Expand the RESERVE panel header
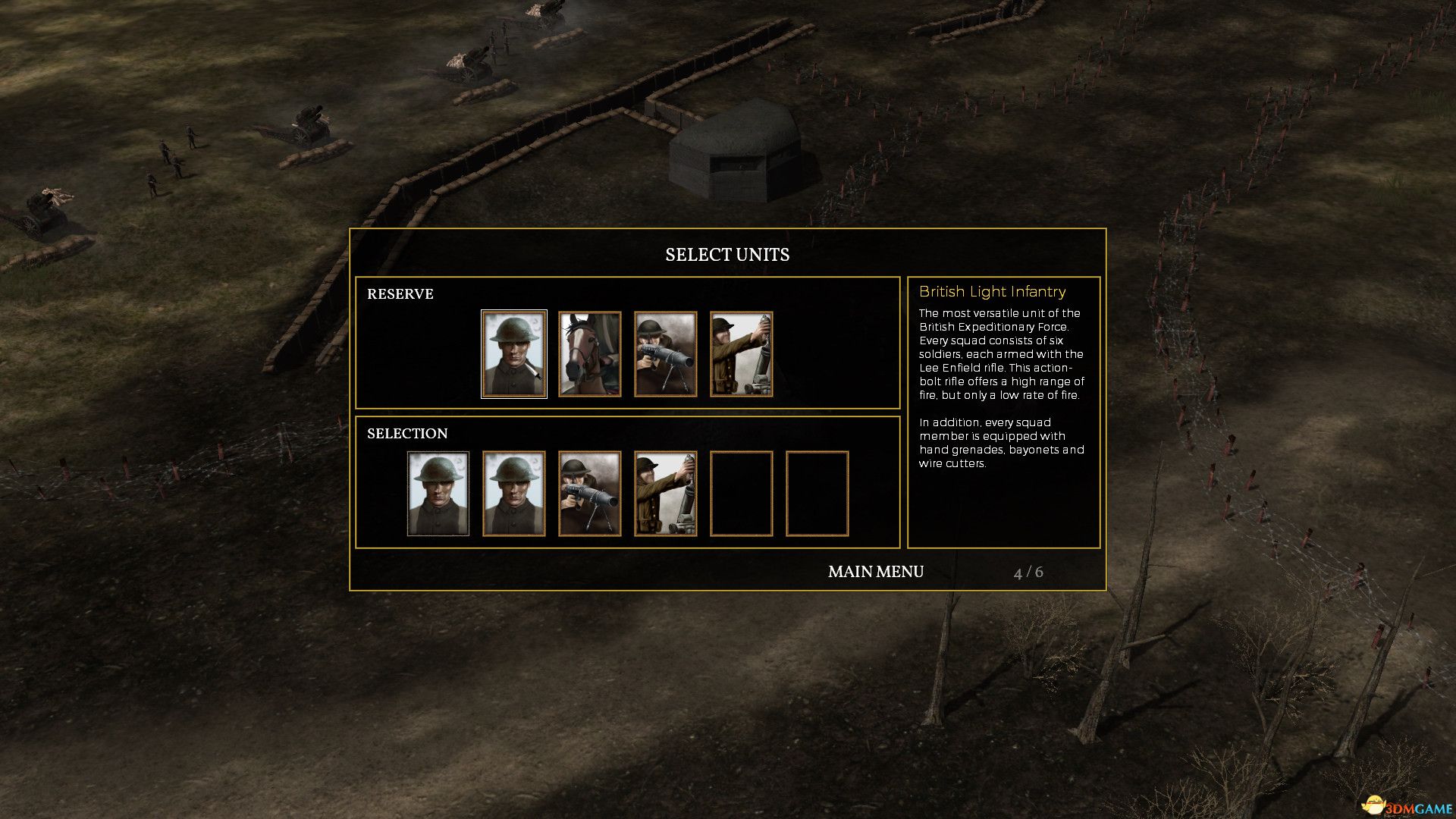The width and height of the screenshot is (1456, 819). point(400,294)
